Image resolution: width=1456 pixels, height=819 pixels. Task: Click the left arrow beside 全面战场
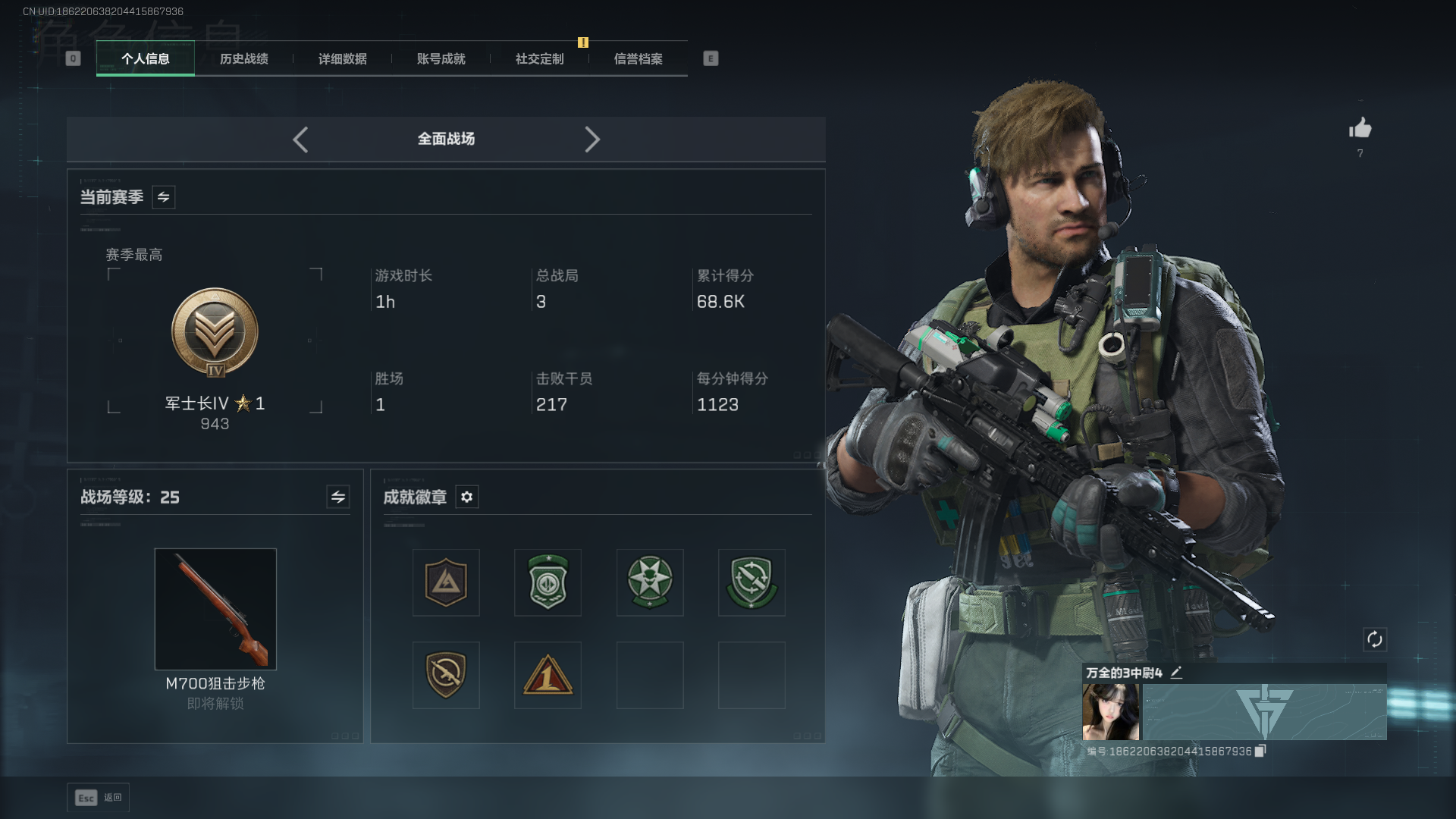click(x=300, y=140)
